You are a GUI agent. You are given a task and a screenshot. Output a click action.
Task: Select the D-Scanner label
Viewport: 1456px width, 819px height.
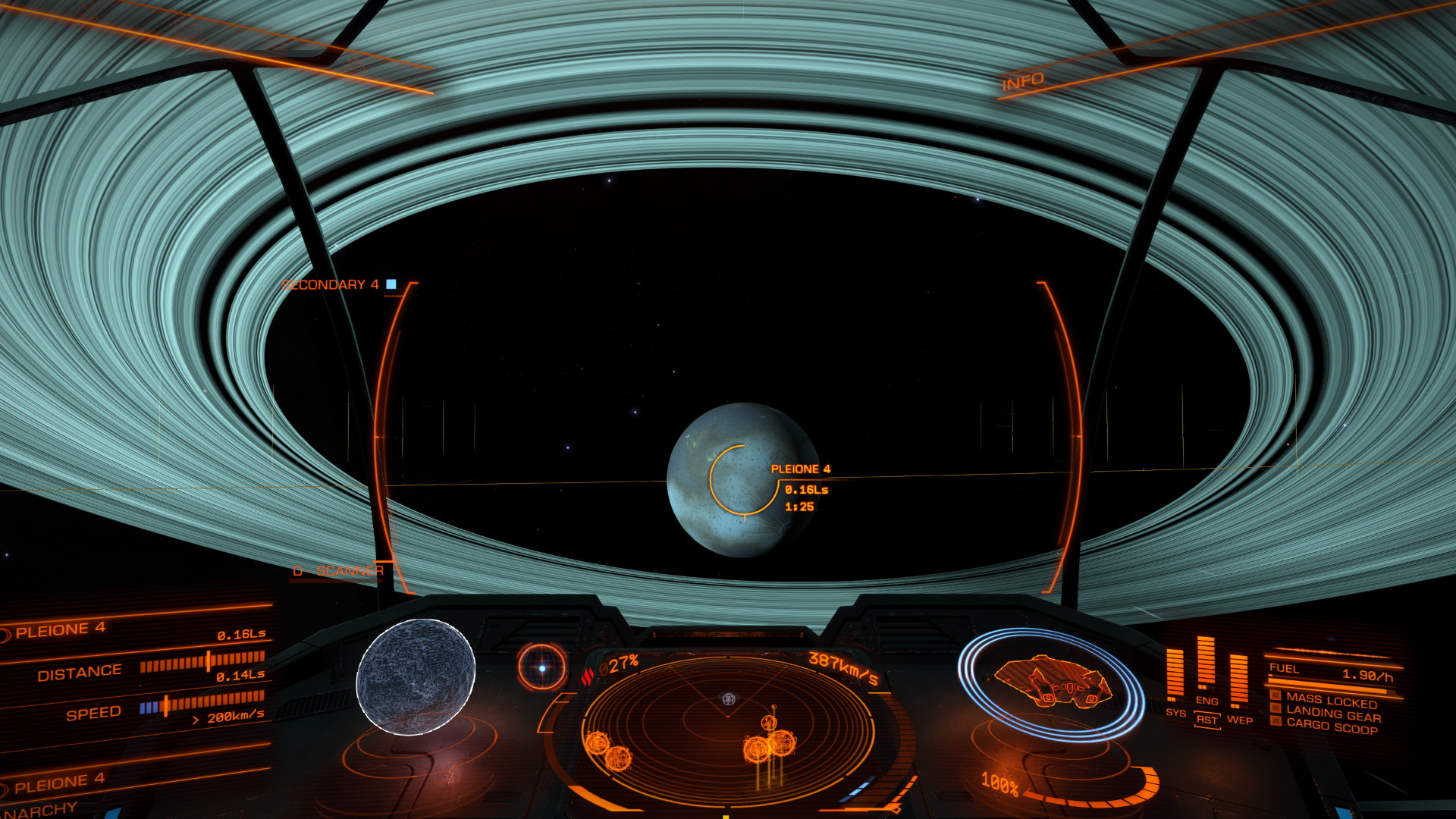338,571
